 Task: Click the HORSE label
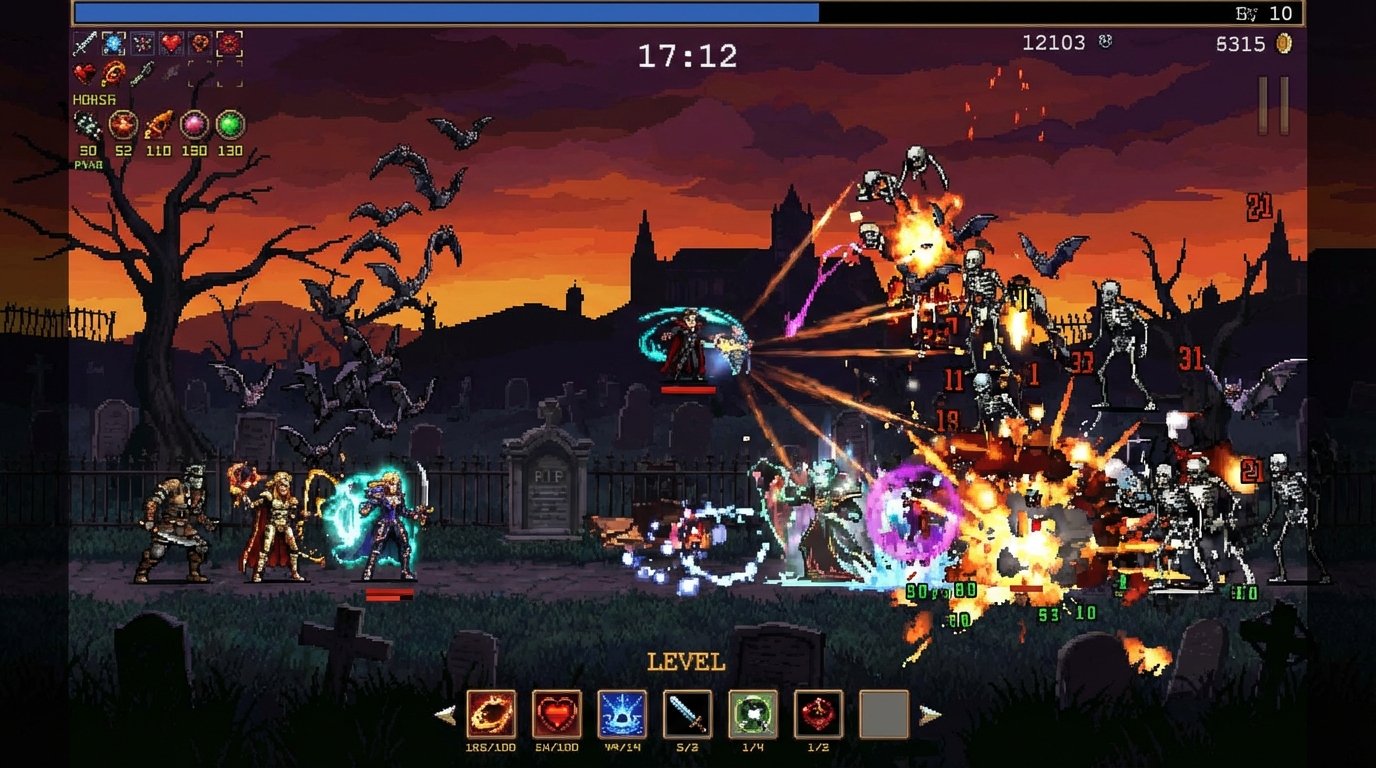[94, 99]
